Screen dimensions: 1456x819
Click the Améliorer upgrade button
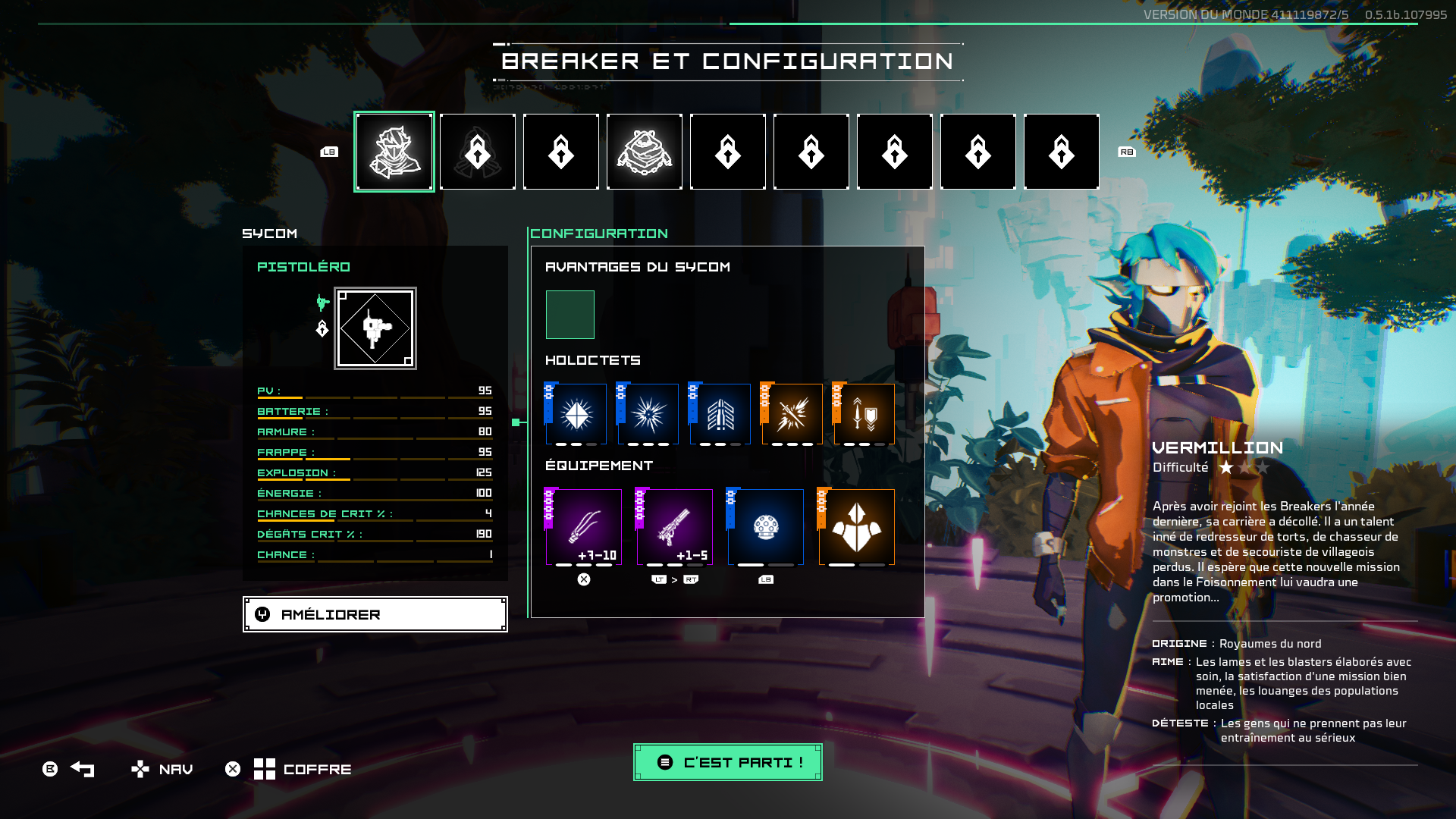coord(375,614)
